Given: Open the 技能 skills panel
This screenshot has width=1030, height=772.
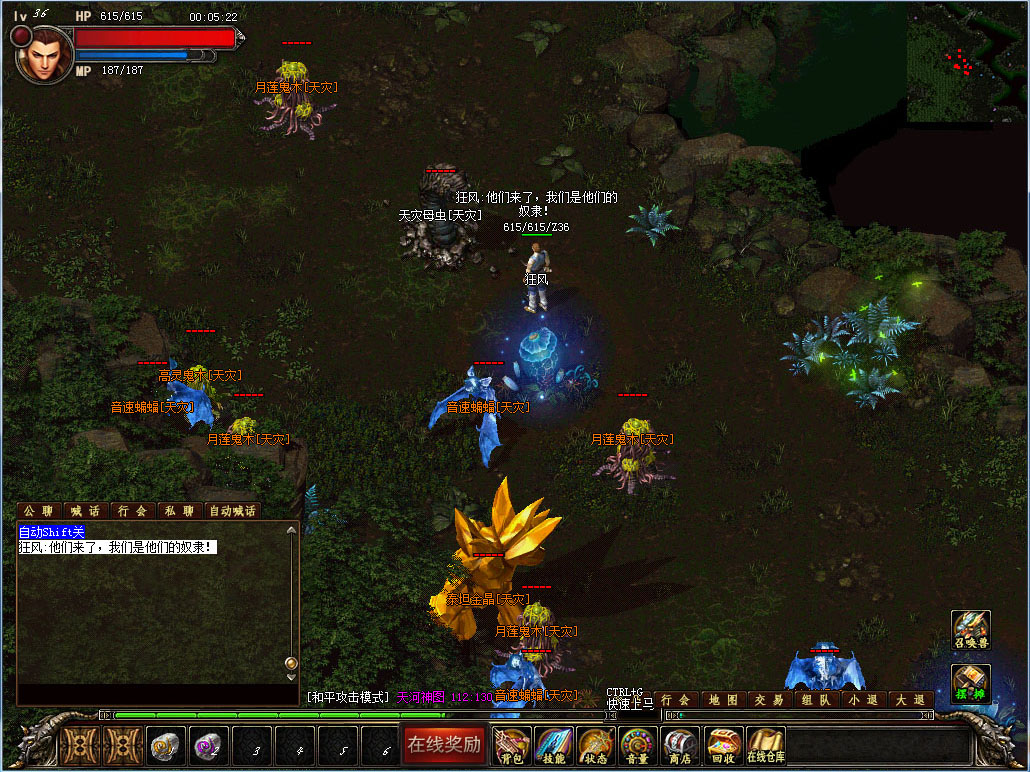Looking at the screenshot, I should 553,744.
